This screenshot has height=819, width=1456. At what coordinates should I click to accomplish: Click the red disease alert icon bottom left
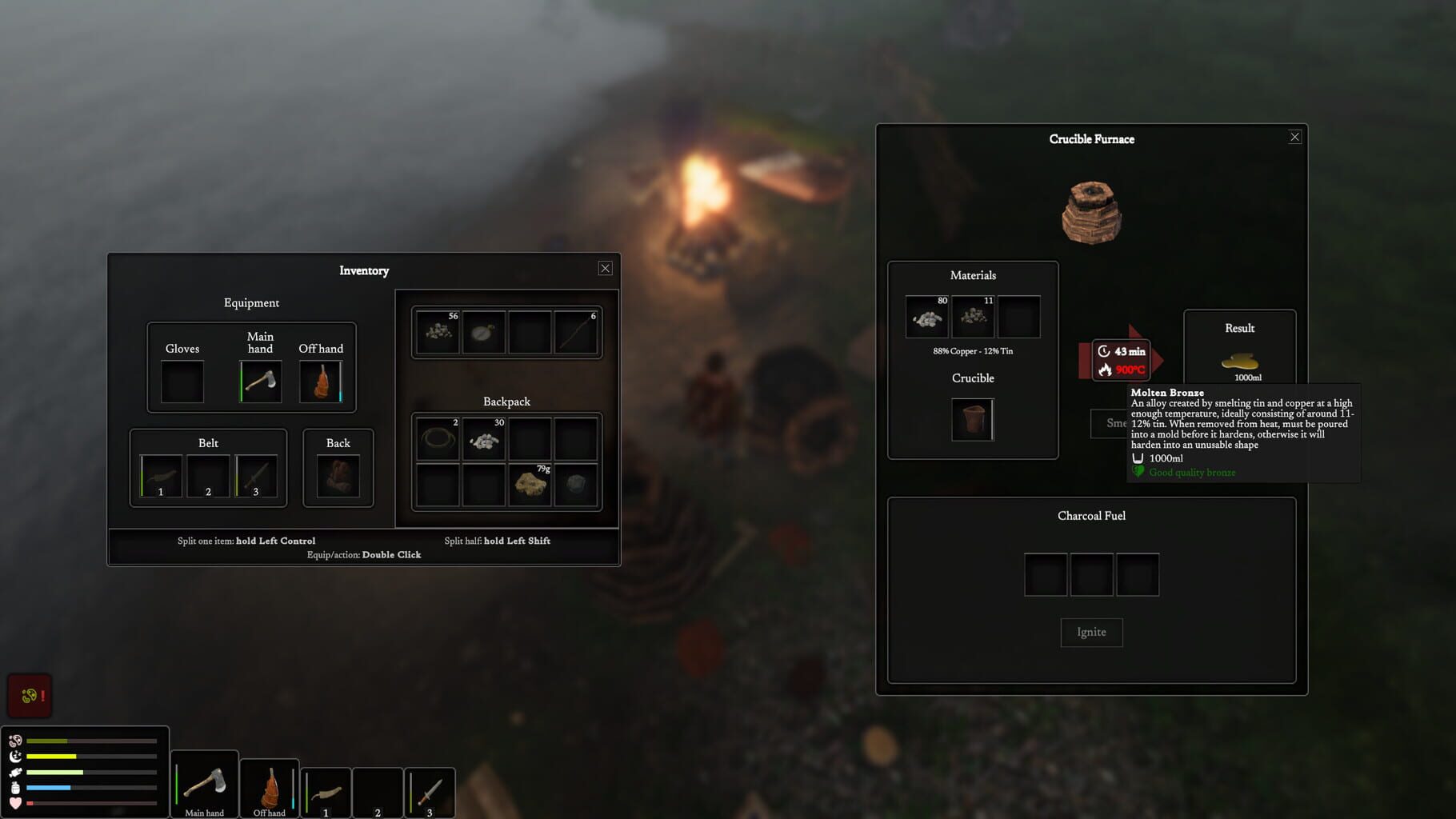pos(29,695)
